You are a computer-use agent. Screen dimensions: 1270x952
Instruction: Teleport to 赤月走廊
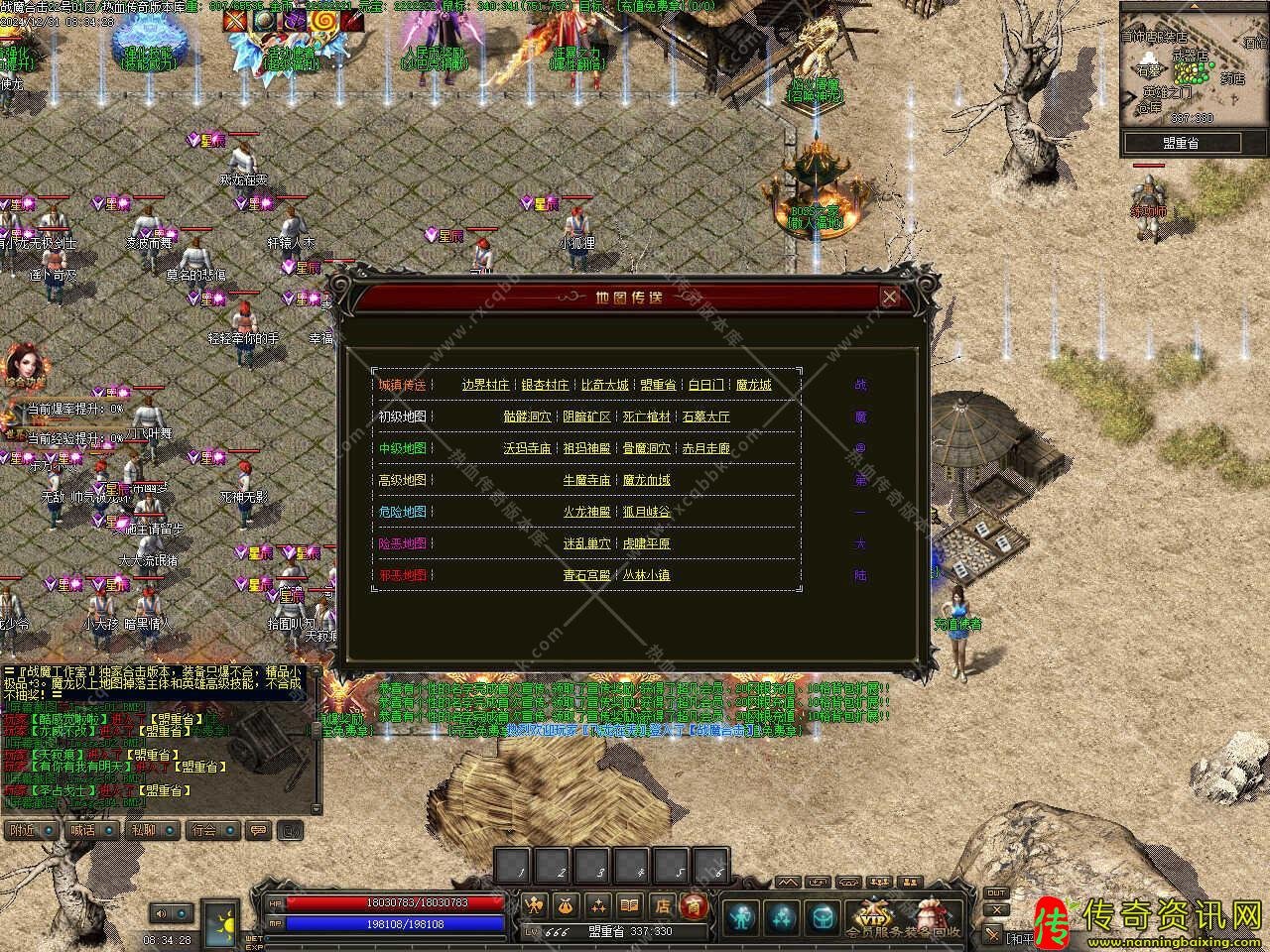pyautogui.click(x=705, y=448)
